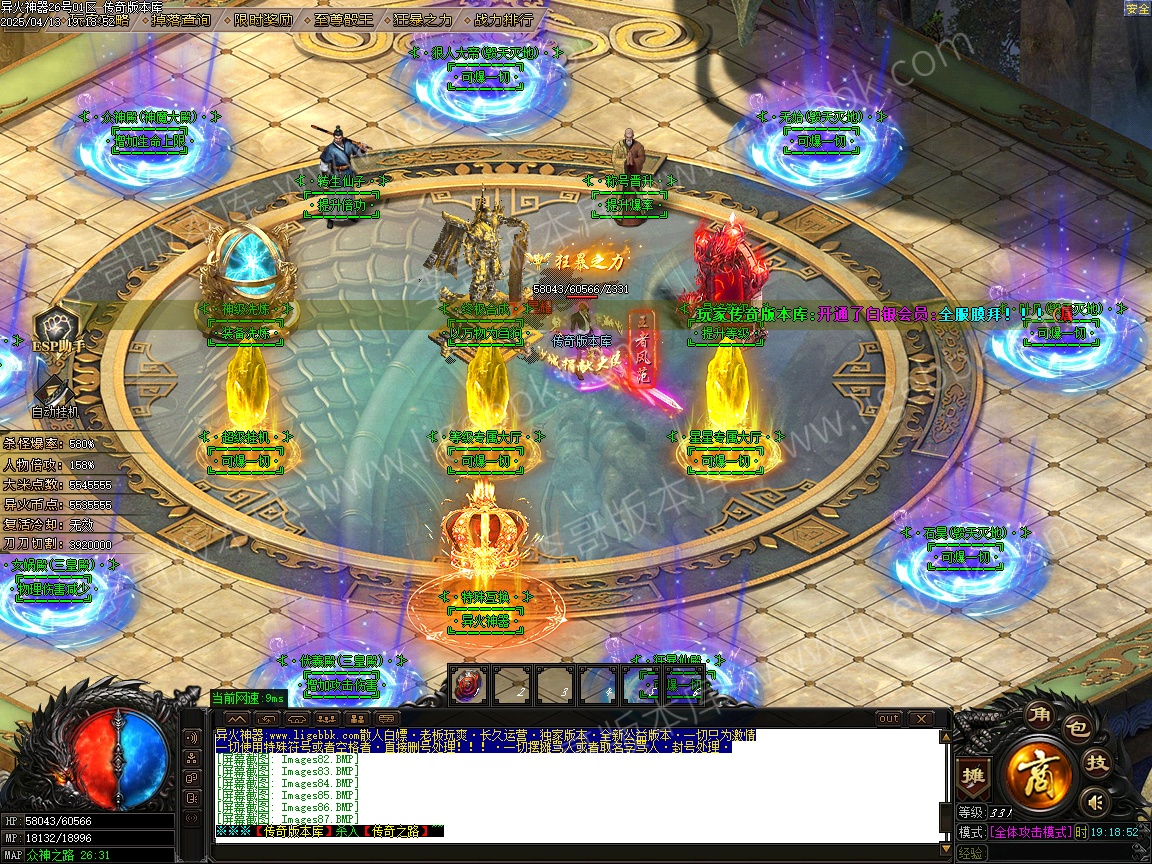Click the 安全 safe zone indicator
1152x864 pixels.
(1137, 8)
